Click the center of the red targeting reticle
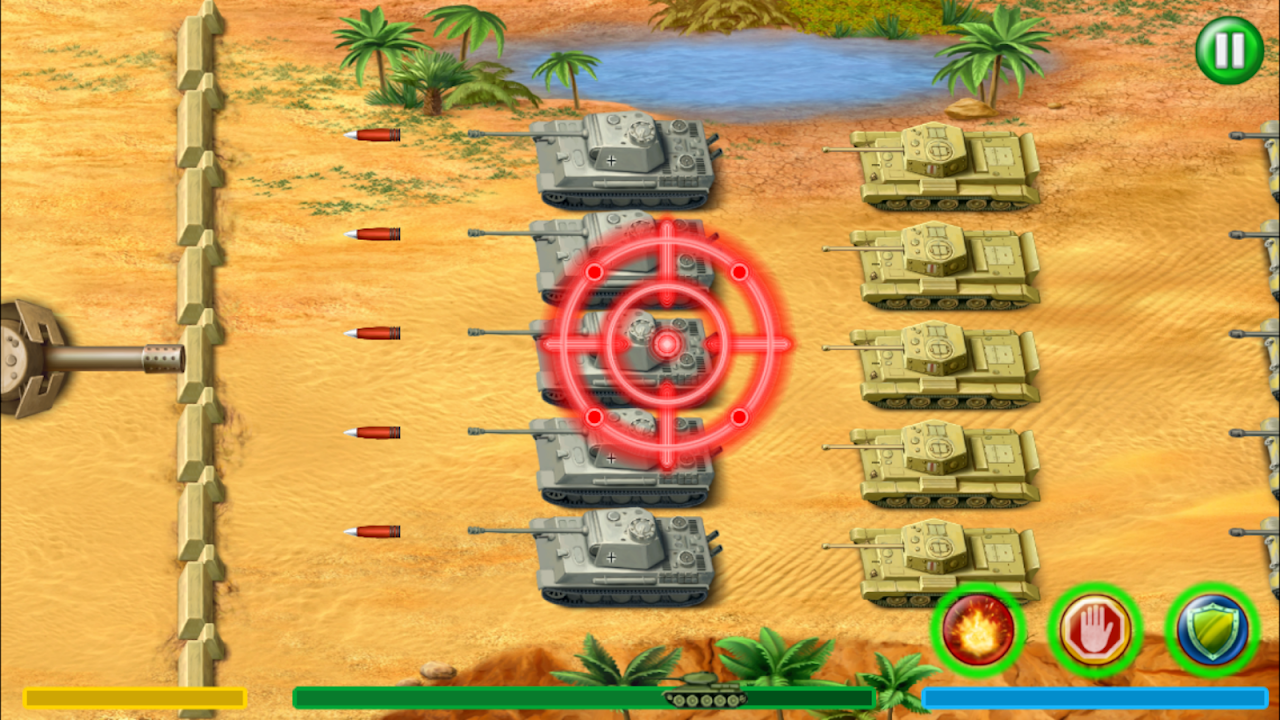The width and height of the screenshot is (1280, 720). coord(665,346)
